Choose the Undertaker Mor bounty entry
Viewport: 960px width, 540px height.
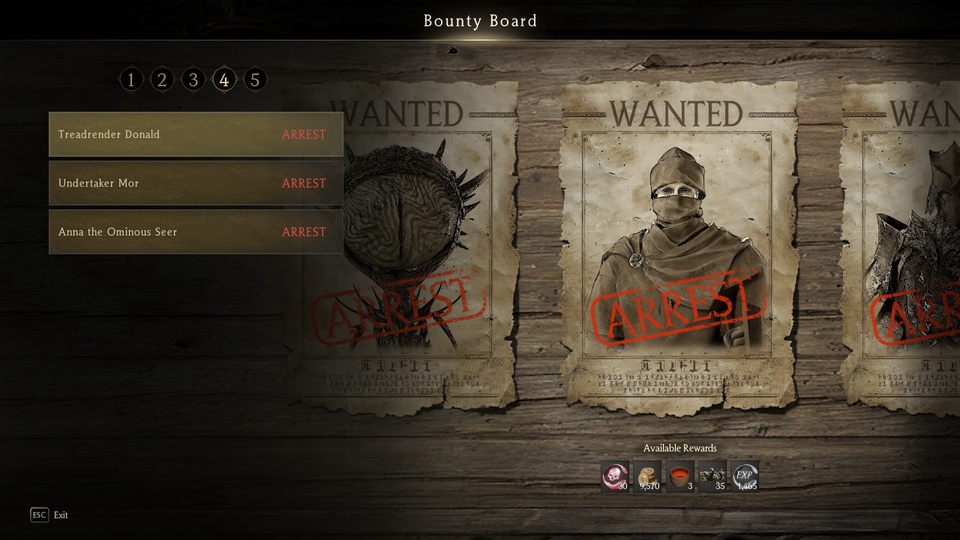tap(196, 184)
